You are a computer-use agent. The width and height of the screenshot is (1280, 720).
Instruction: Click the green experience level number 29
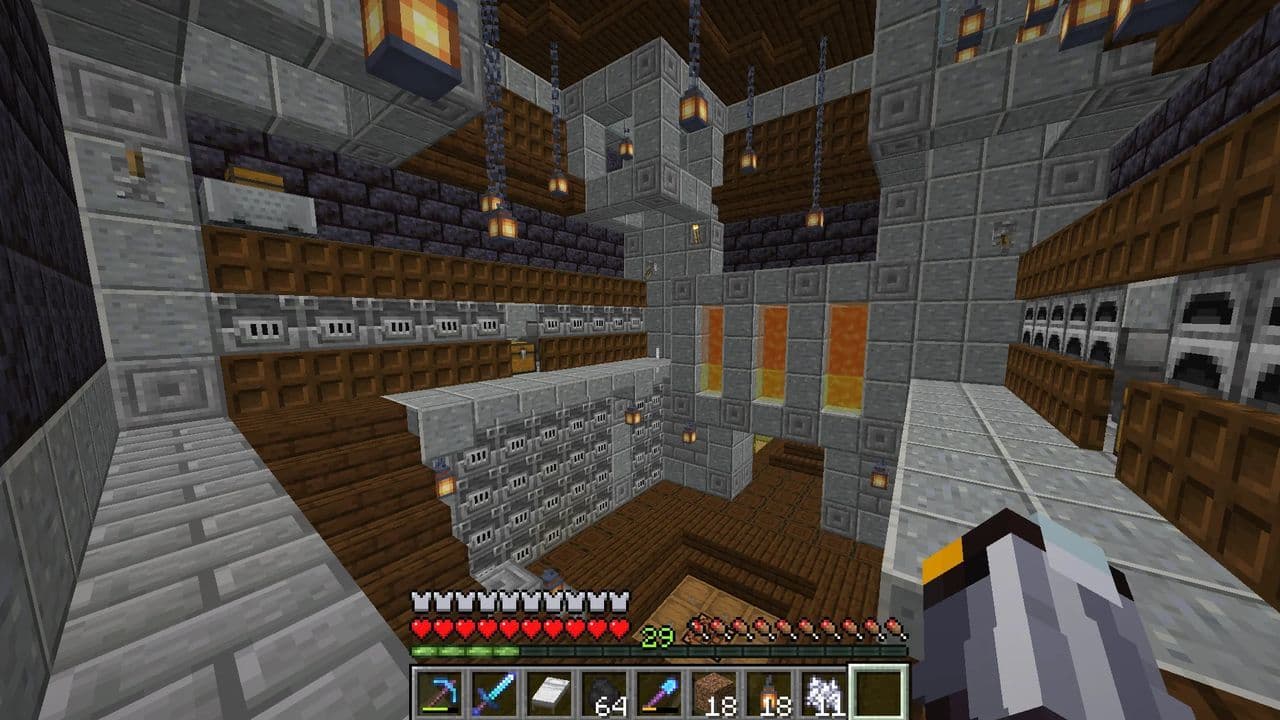point(656,634)
